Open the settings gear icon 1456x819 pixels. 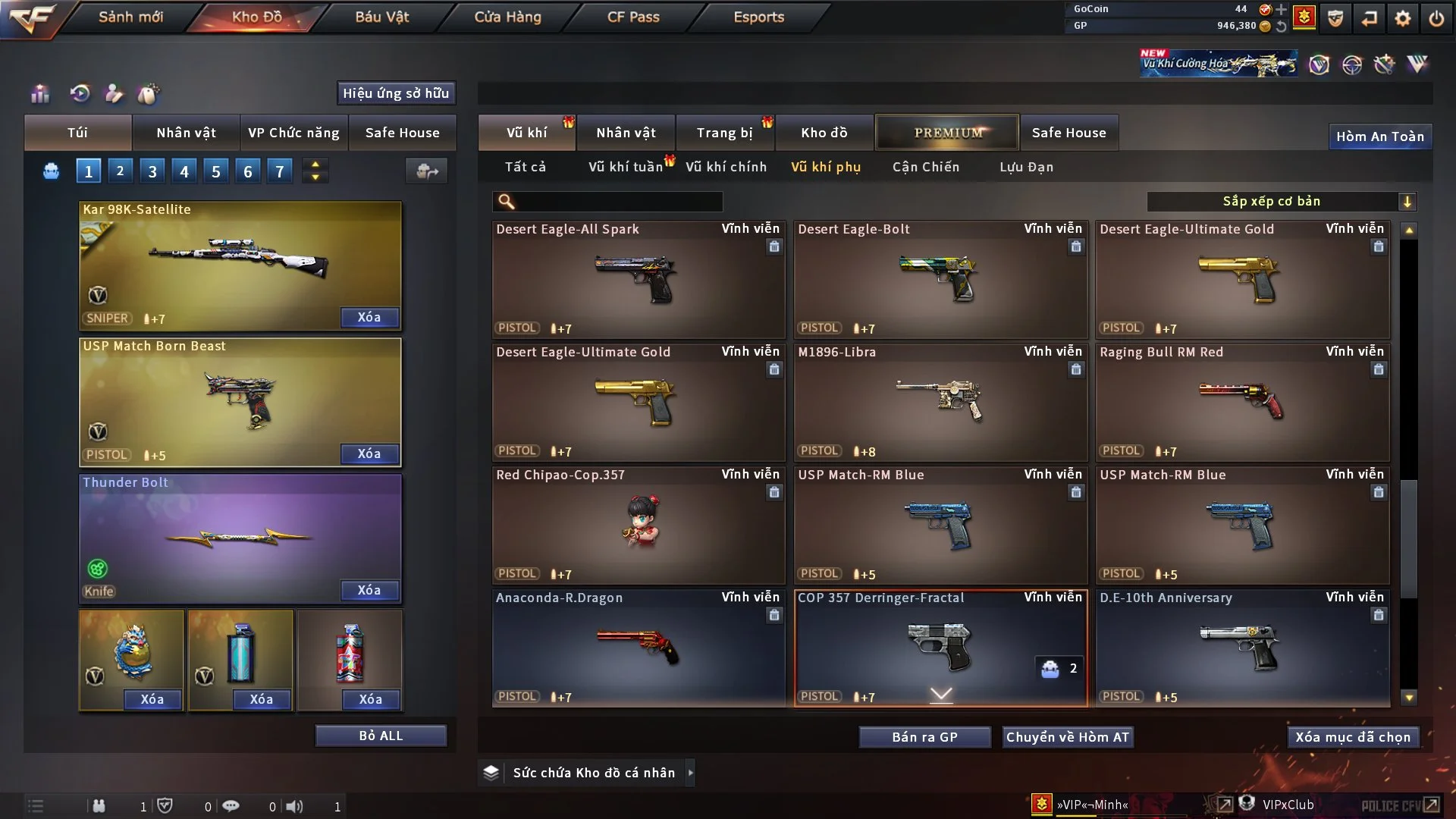coord(1402,18)
